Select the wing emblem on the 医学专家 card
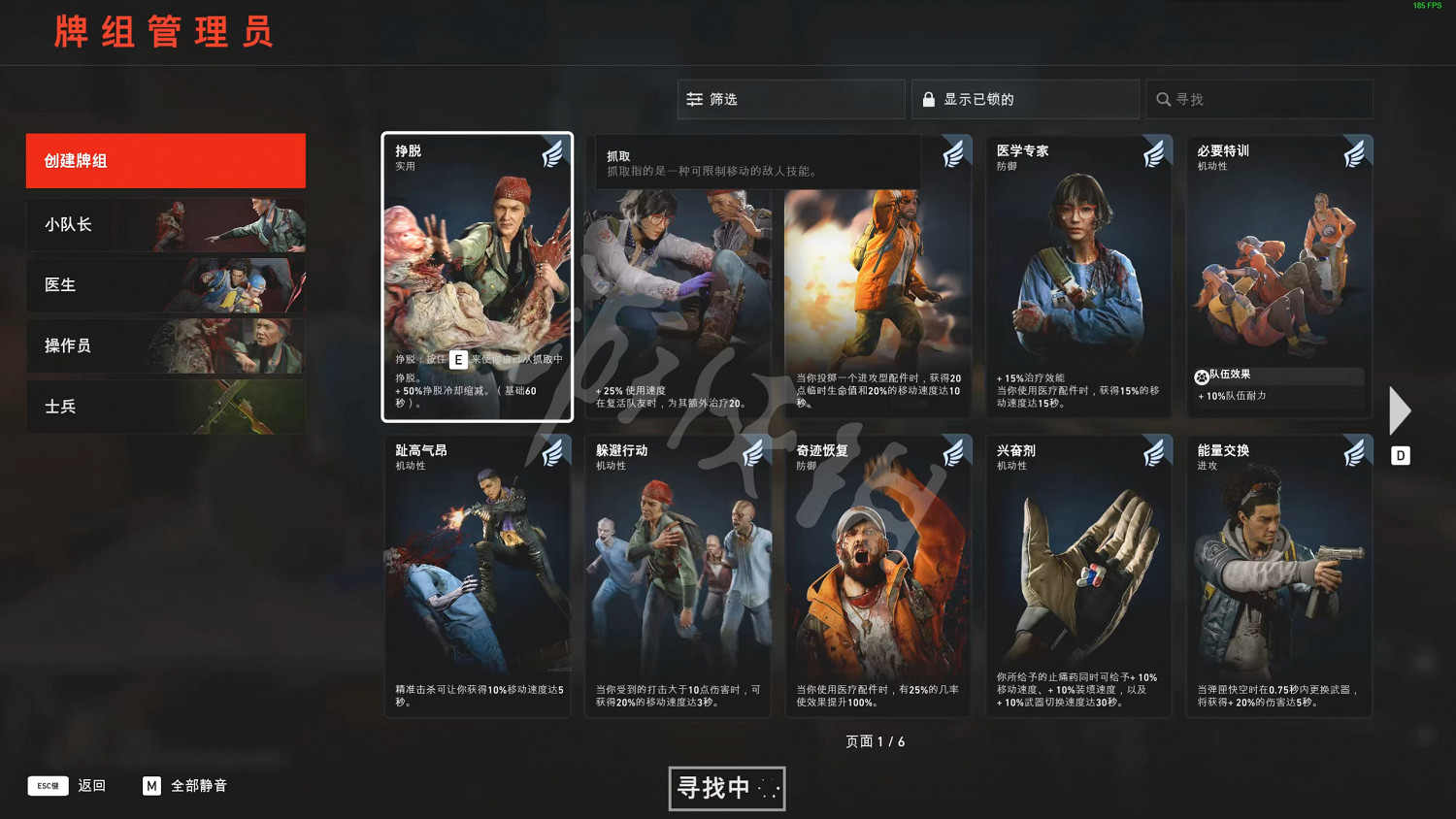This screenshot has width=1456, height=819. point(1155,153)
